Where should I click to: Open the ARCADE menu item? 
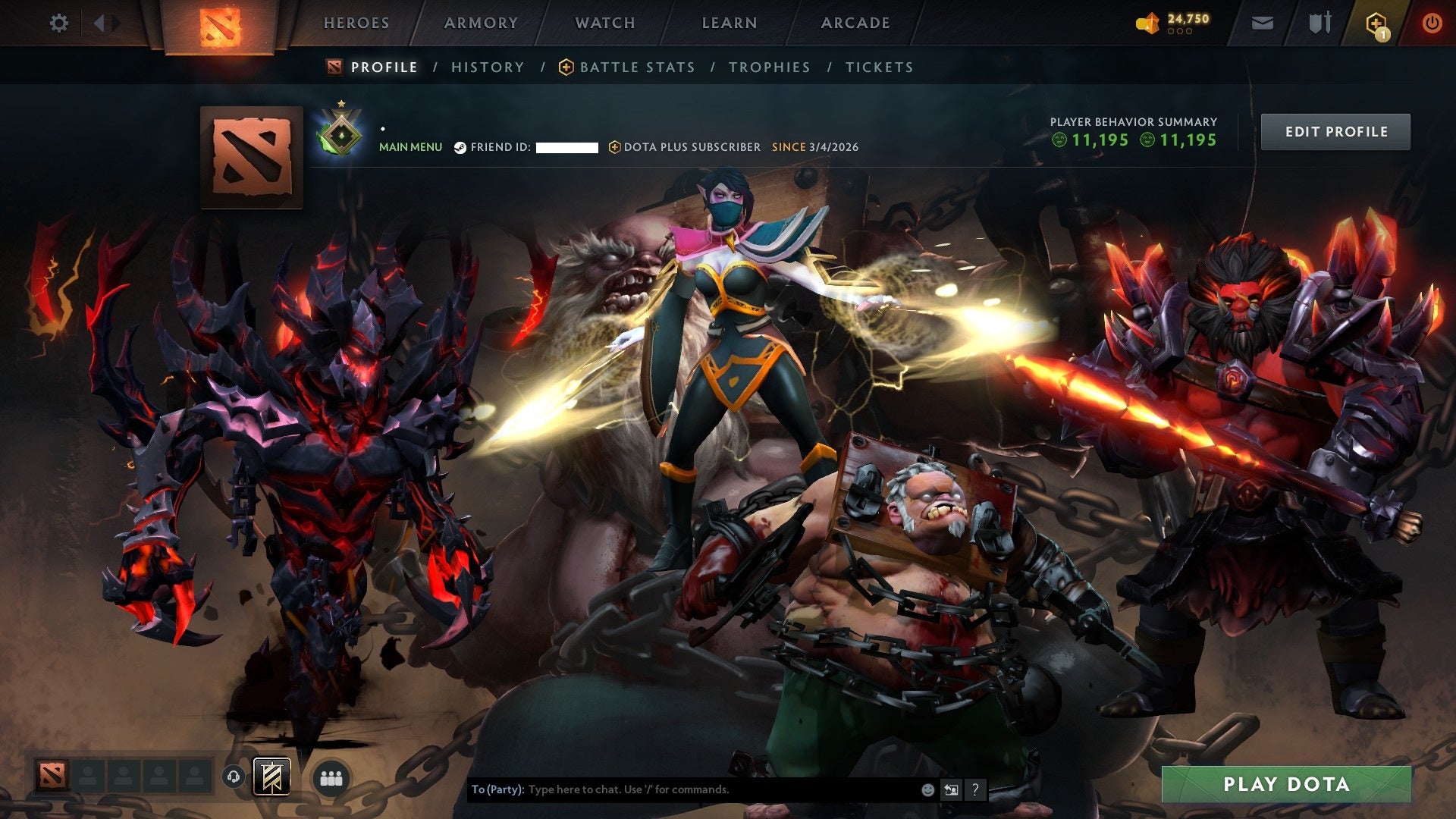[855, 23]
